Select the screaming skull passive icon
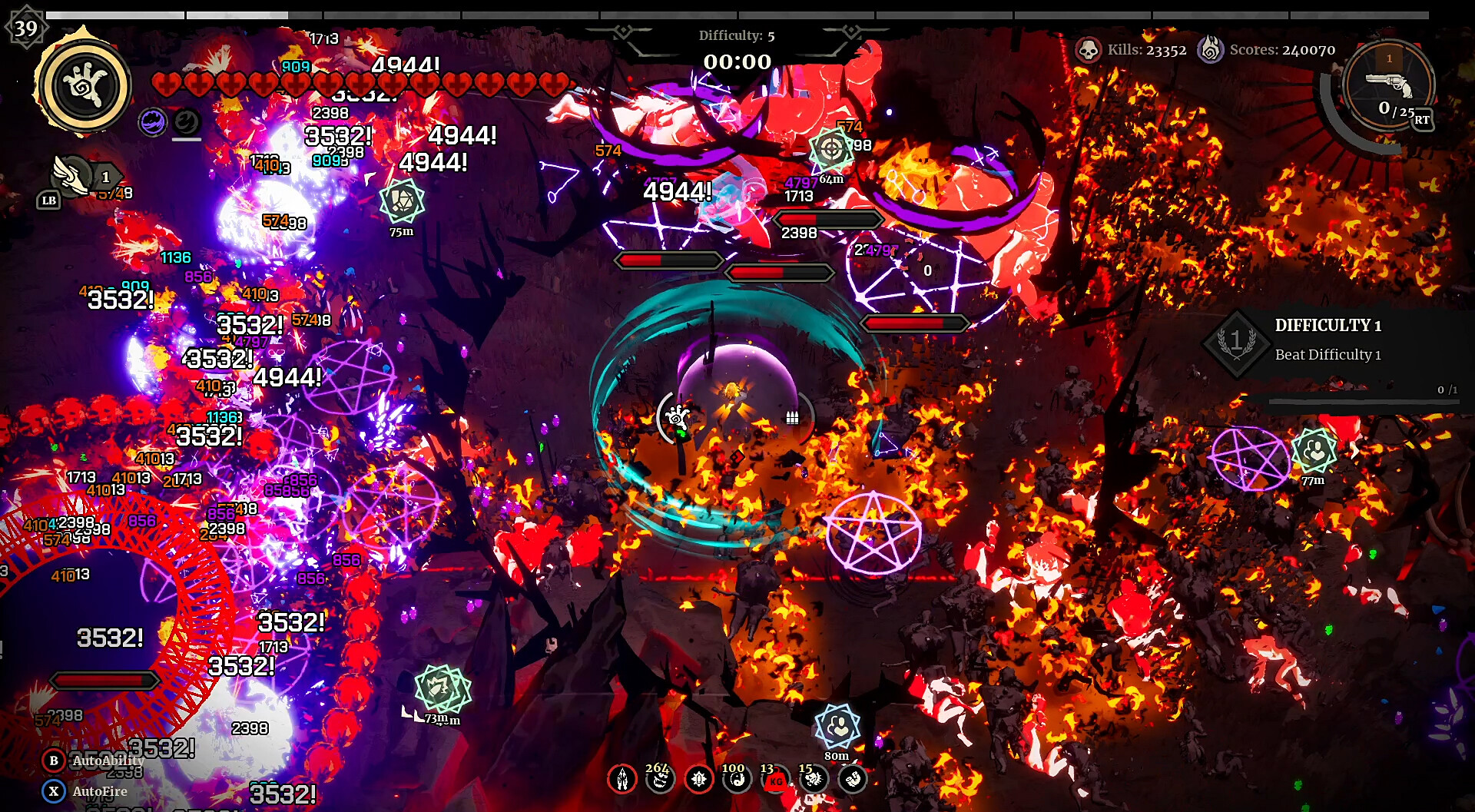The width and height of the screenshot is (1475, 812). (x=814, y=780)
